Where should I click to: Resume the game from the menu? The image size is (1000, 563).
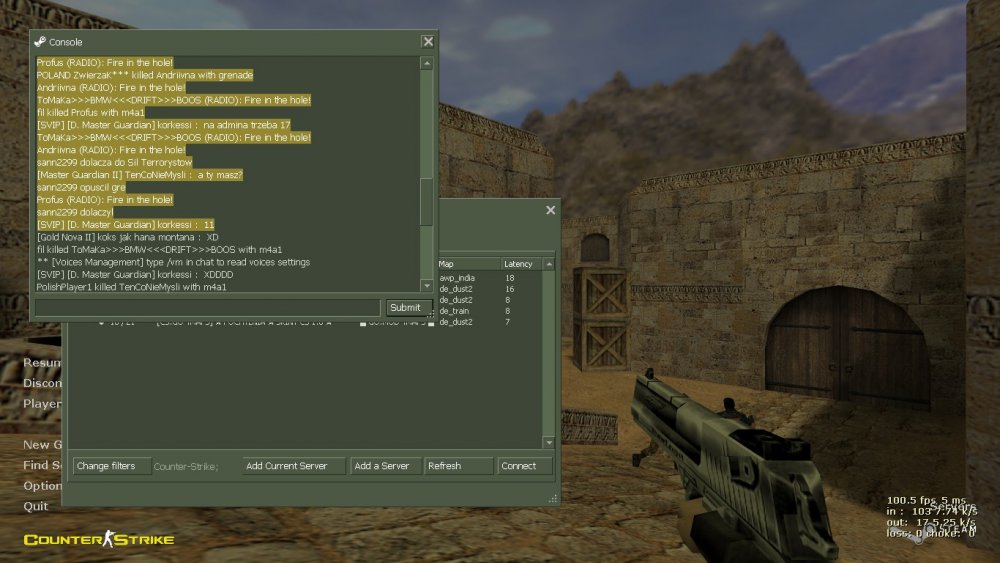click(42, 363)
